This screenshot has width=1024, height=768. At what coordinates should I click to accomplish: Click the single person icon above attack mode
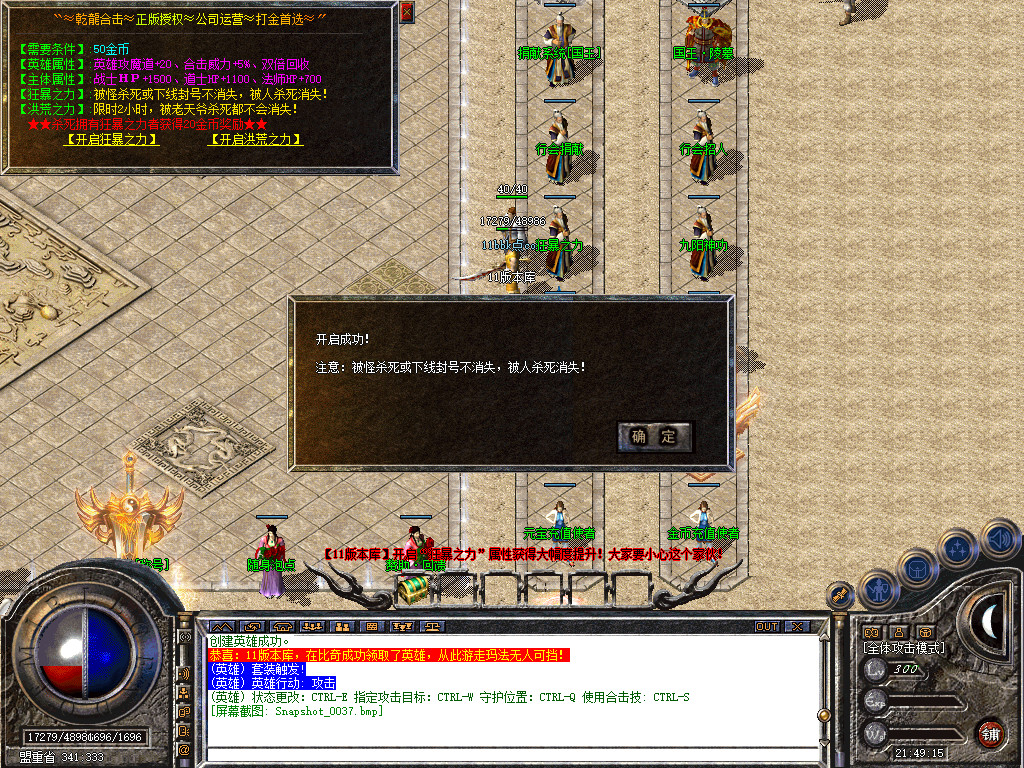click(899, 632)
